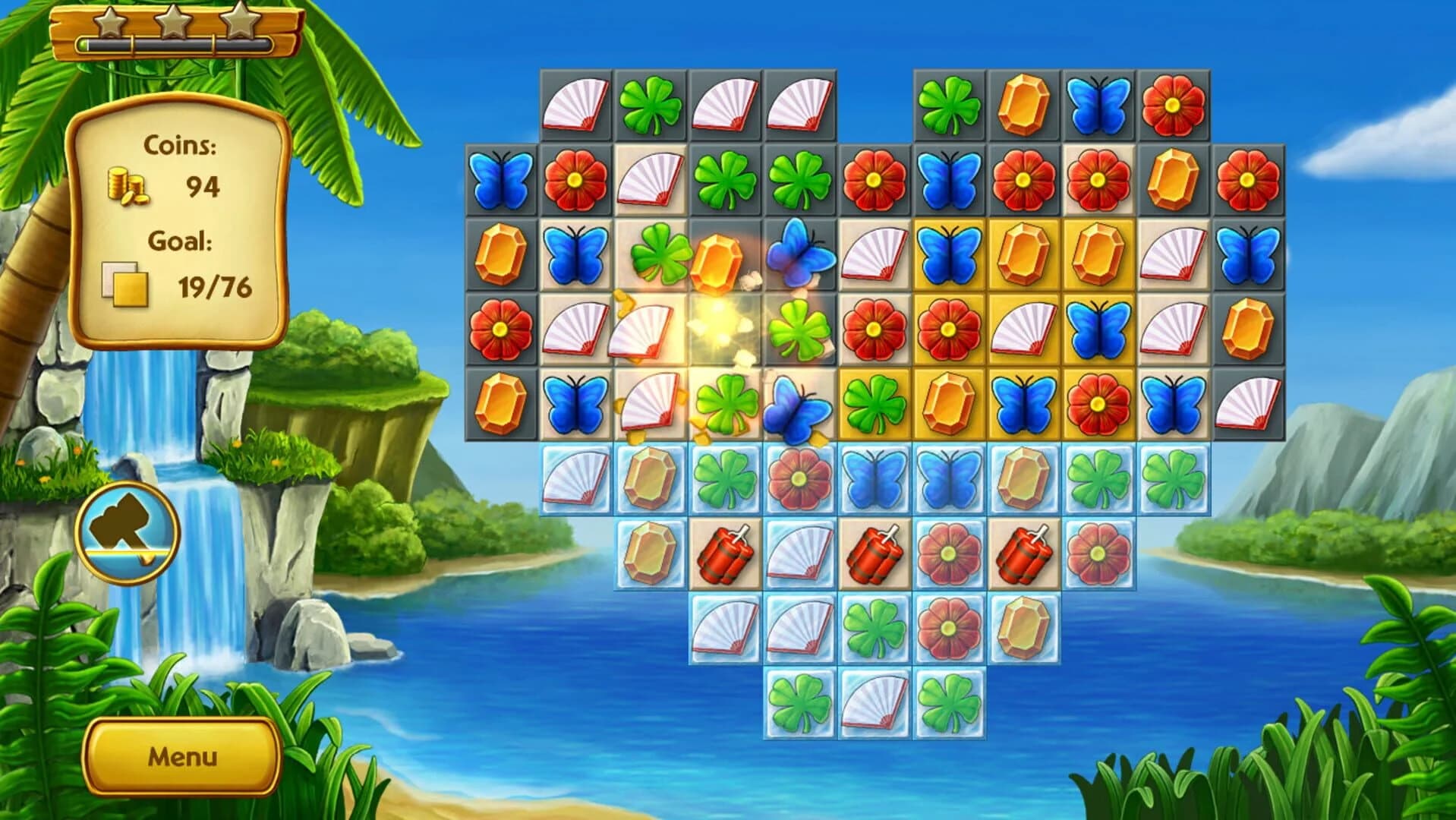Select the green clover on a golden tile

click(x=875, y=403)
